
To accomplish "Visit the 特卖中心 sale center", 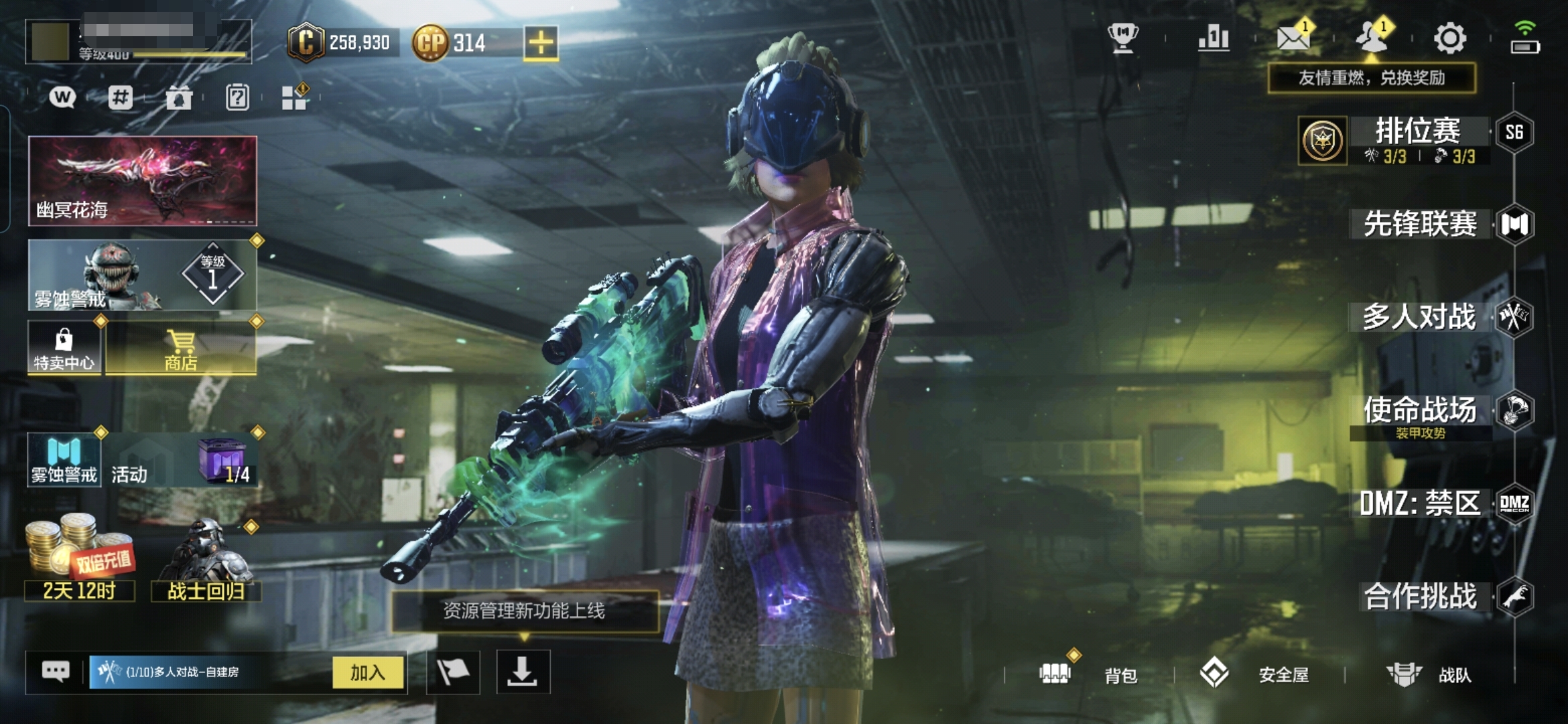I will tap(64, 349).
